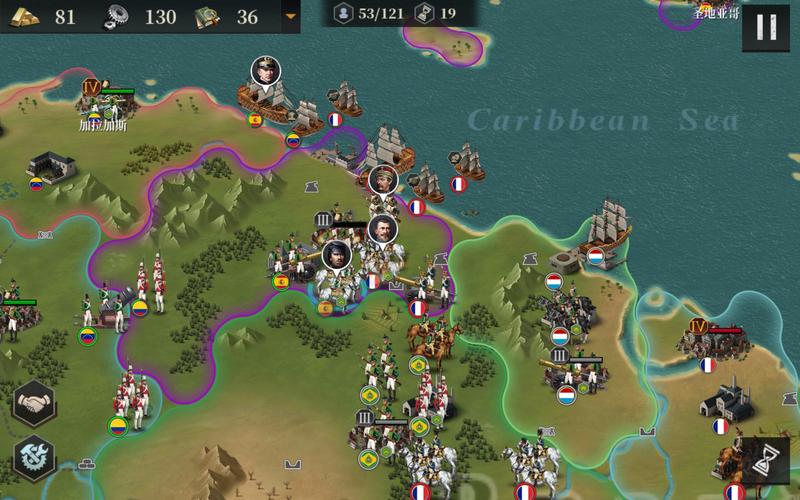Open the diplomacy handshake menu
800x500 pixels.
click(x=35, y=404)
